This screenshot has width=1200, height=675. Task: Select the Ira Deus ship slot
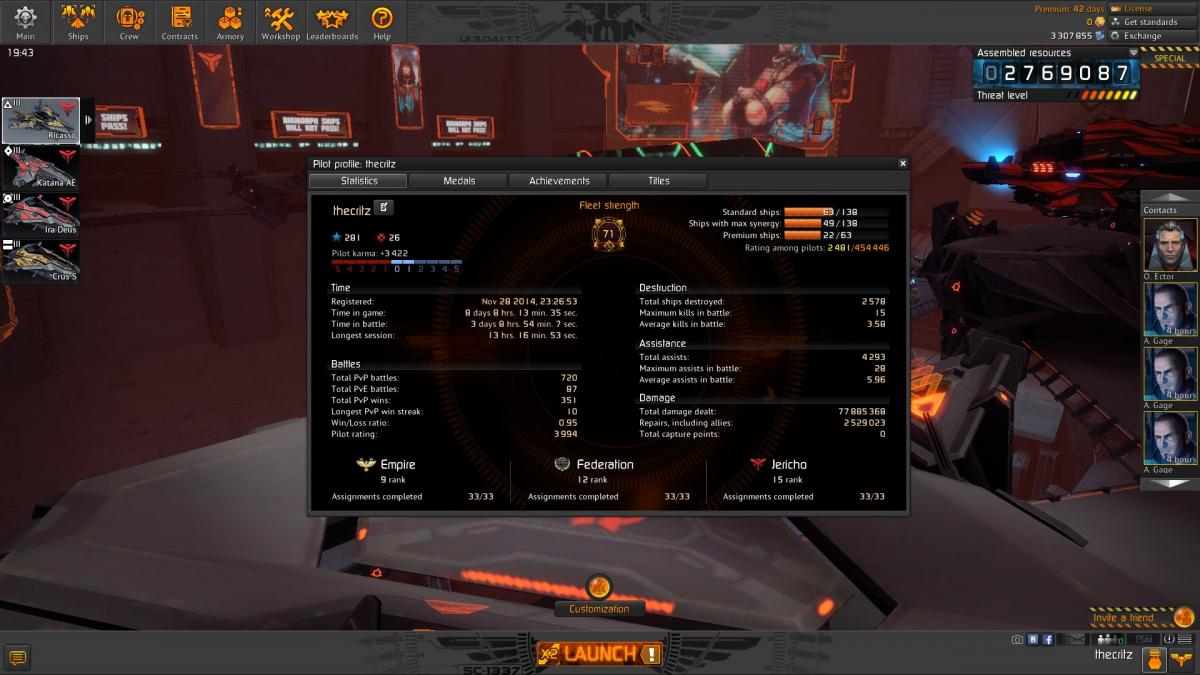point(41,214)
